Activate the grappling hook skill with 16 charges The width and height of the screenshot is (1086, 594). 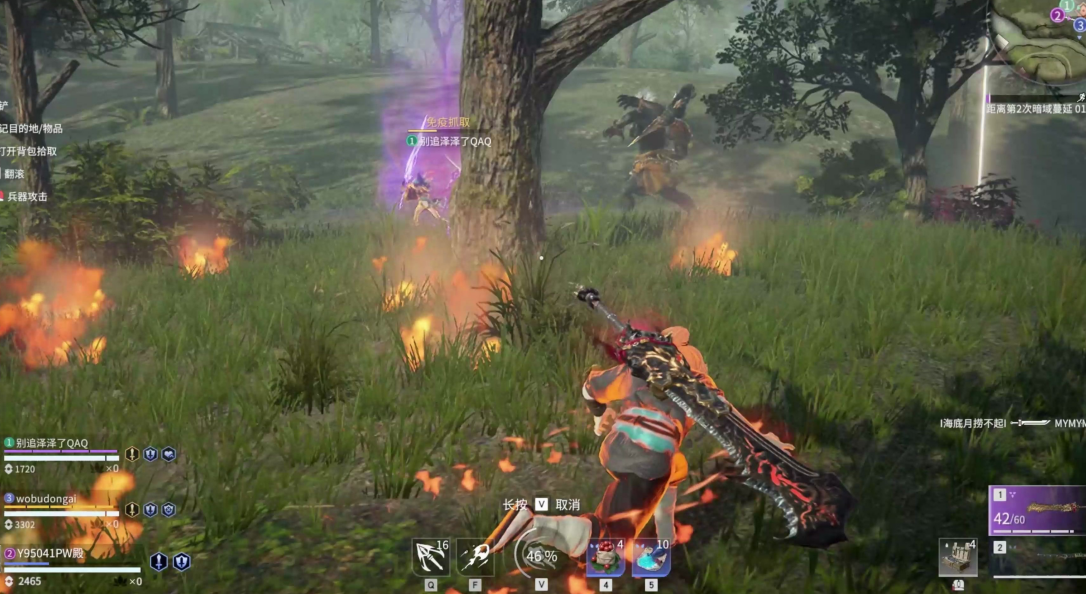430,557
